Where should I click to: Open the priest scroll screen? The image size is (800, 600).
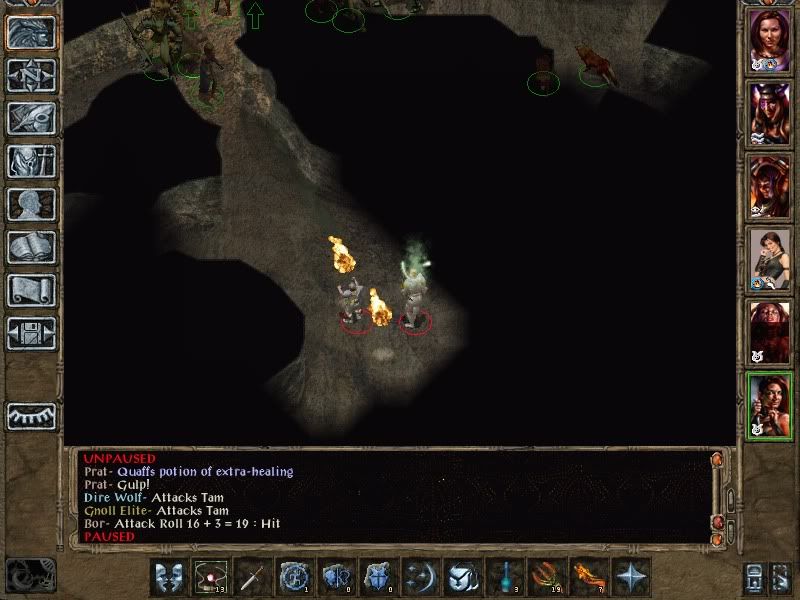(32, 291)
